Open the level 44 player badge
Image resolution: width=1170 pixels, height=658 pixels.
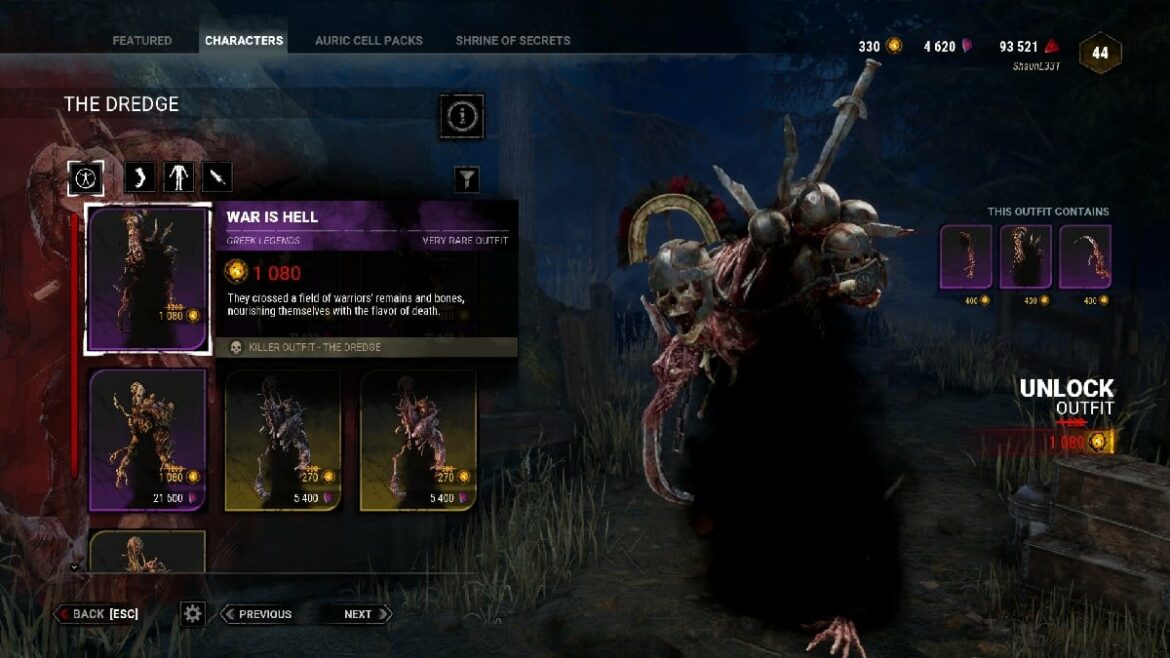click(1100, 53)
